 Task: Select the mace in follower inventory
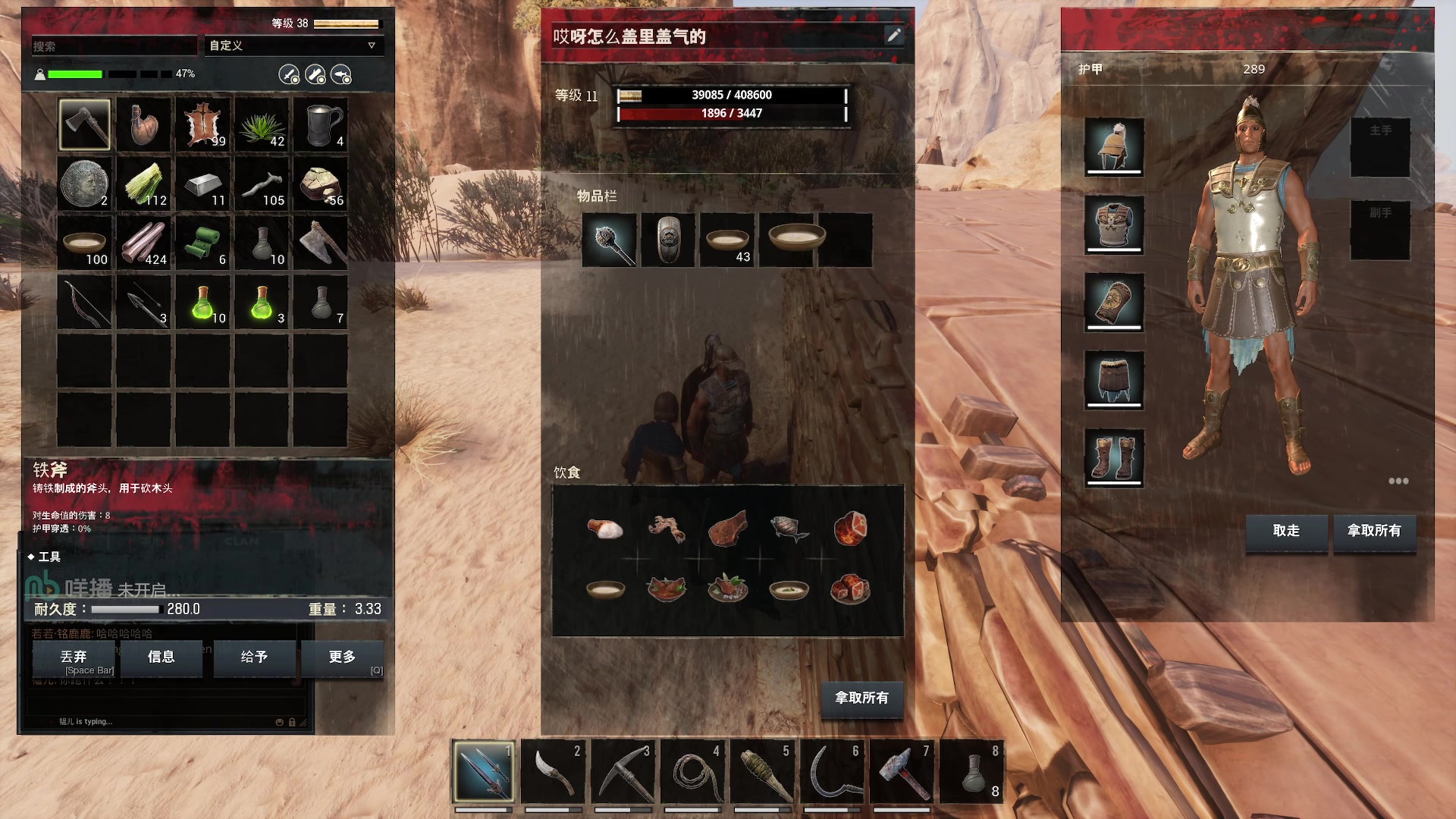tap(610, 240)
